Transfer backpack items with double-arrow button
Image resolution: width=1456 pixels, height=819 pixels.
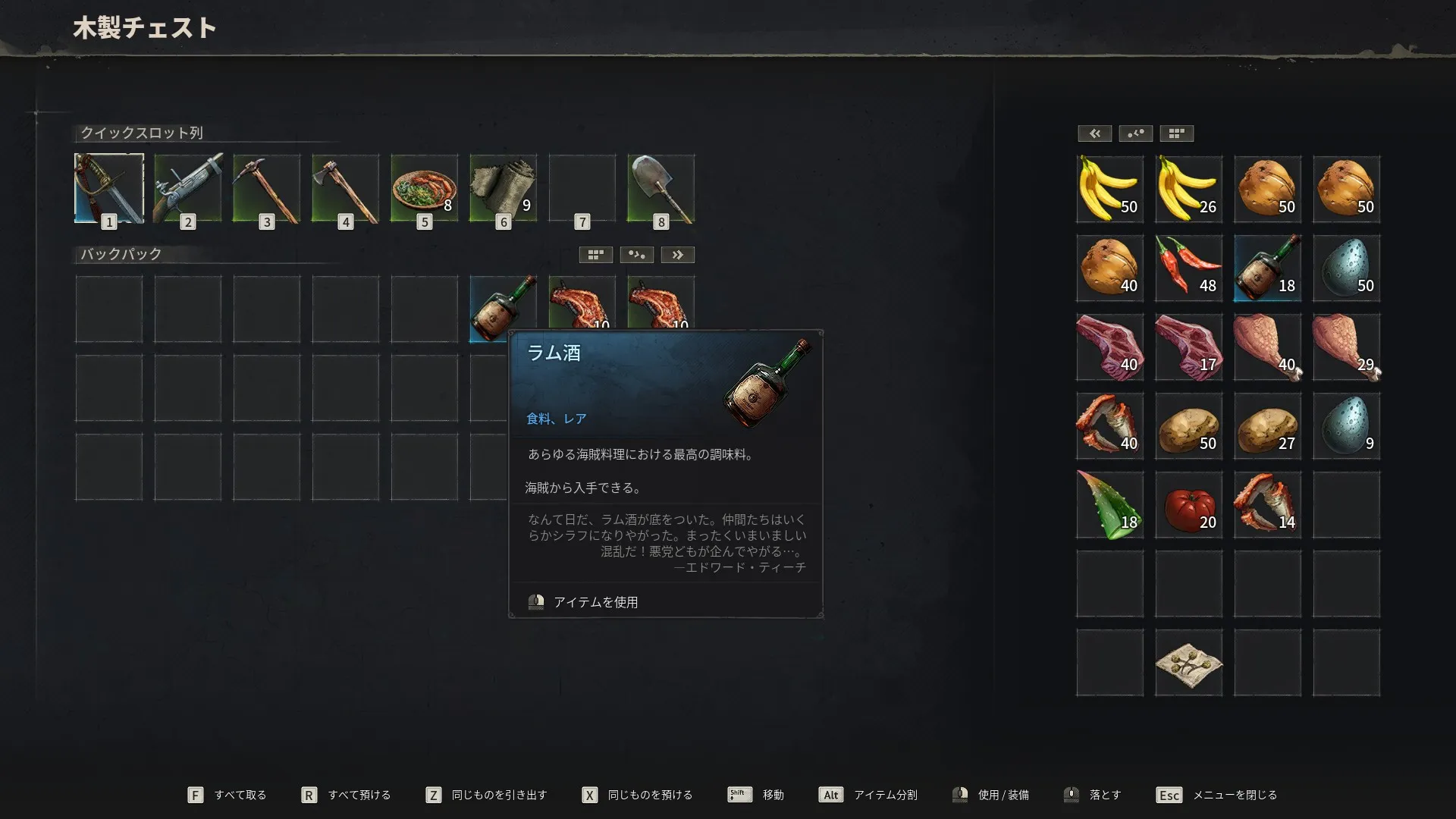677,255
